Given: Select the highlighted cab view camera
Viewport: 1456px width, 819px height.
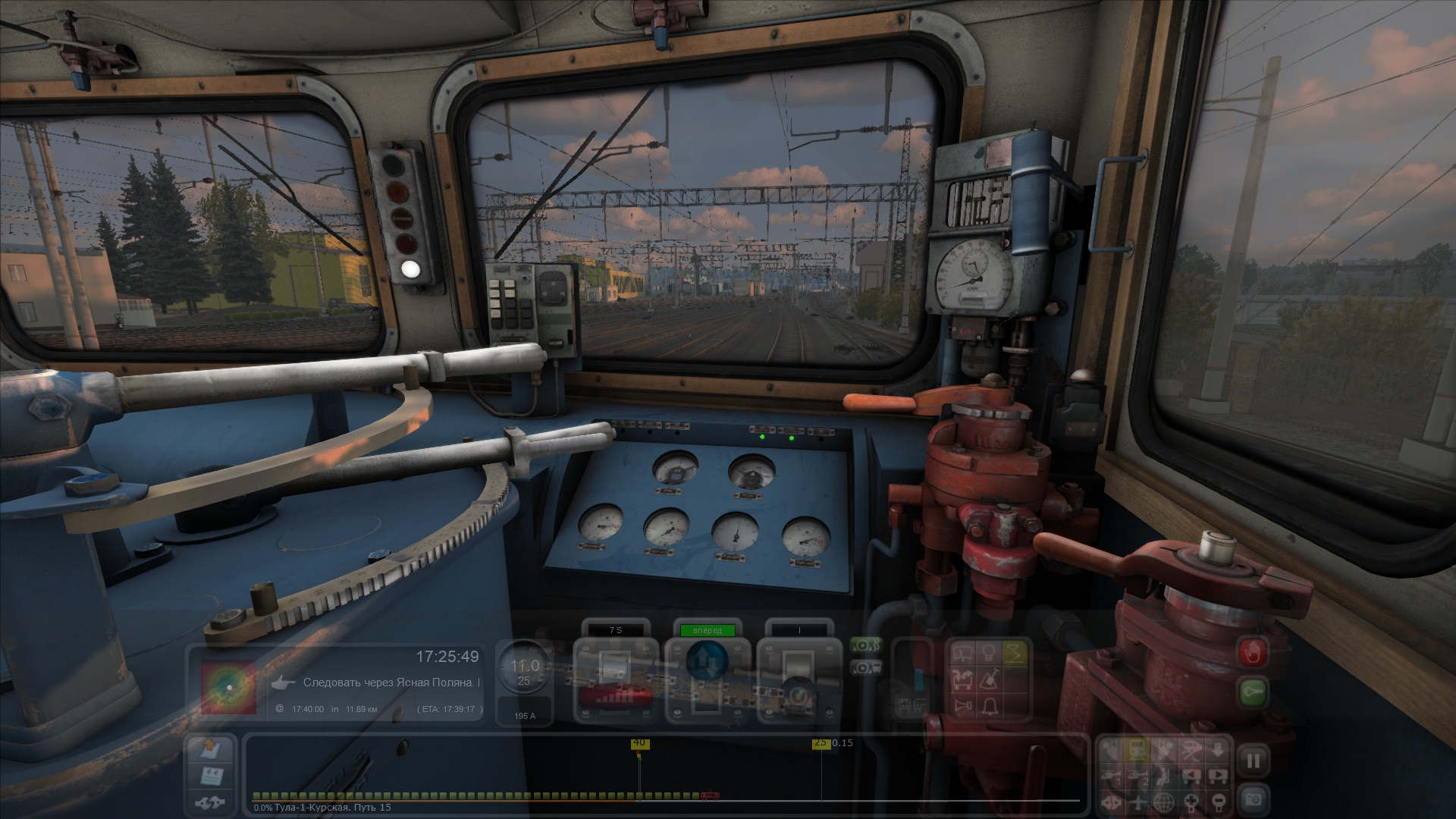Looking at the screenshot, I should (1137, 751).
